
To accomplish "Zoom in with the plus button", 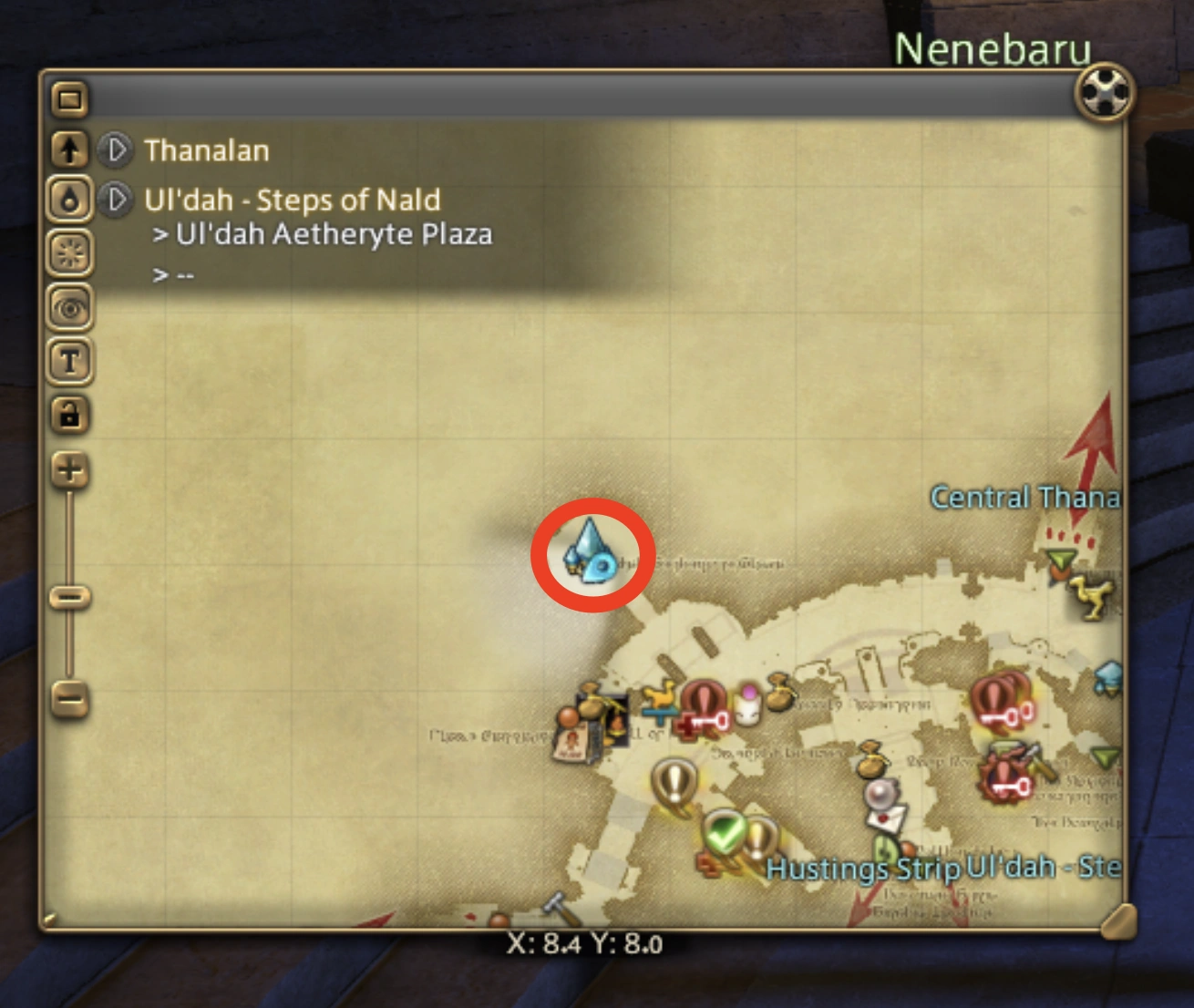I will click(x=70, y=470).
